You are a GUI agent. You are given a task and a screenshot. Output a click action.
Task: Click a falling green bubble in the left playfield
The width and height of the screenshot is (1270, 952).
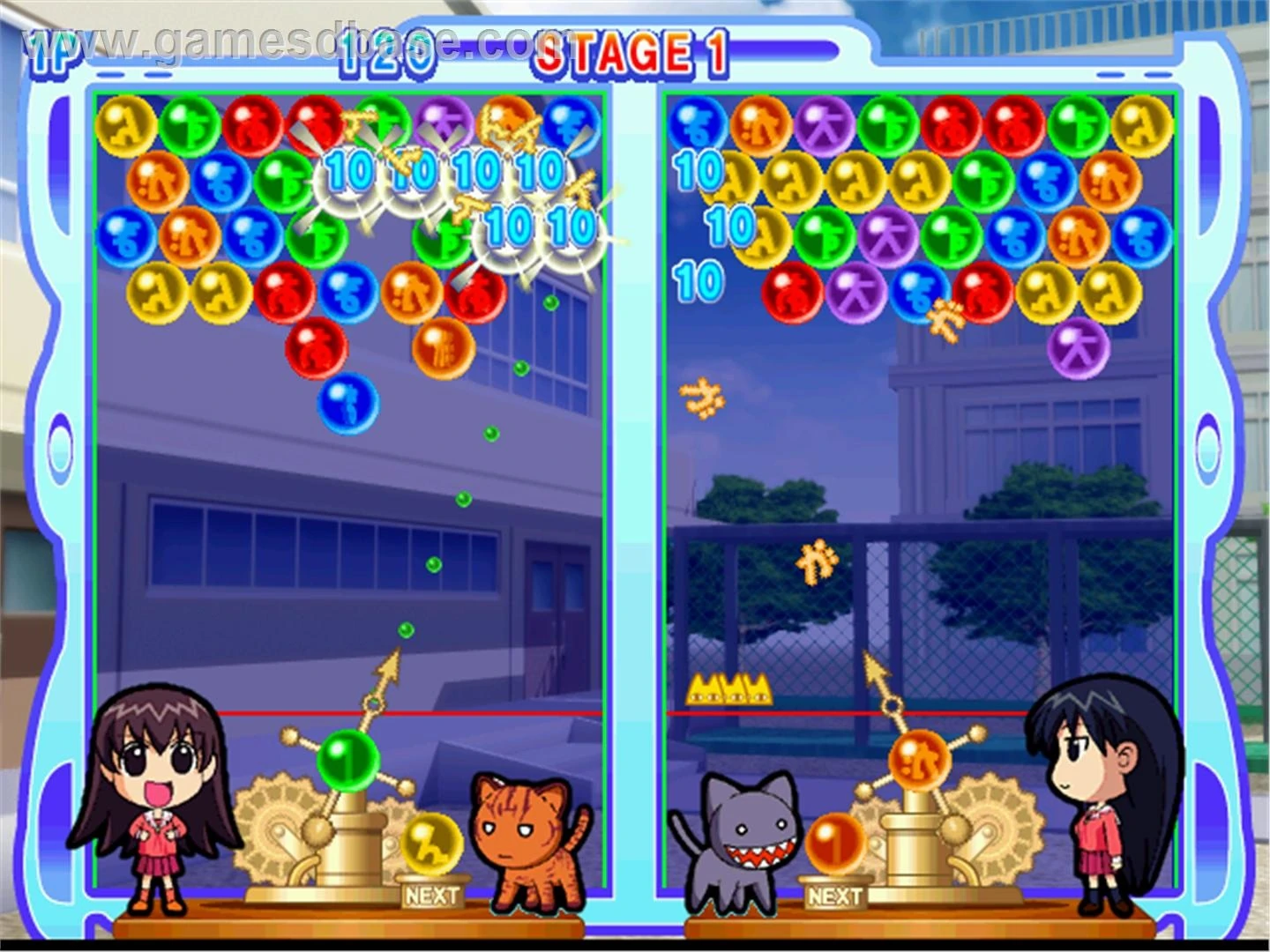(462, 498)
